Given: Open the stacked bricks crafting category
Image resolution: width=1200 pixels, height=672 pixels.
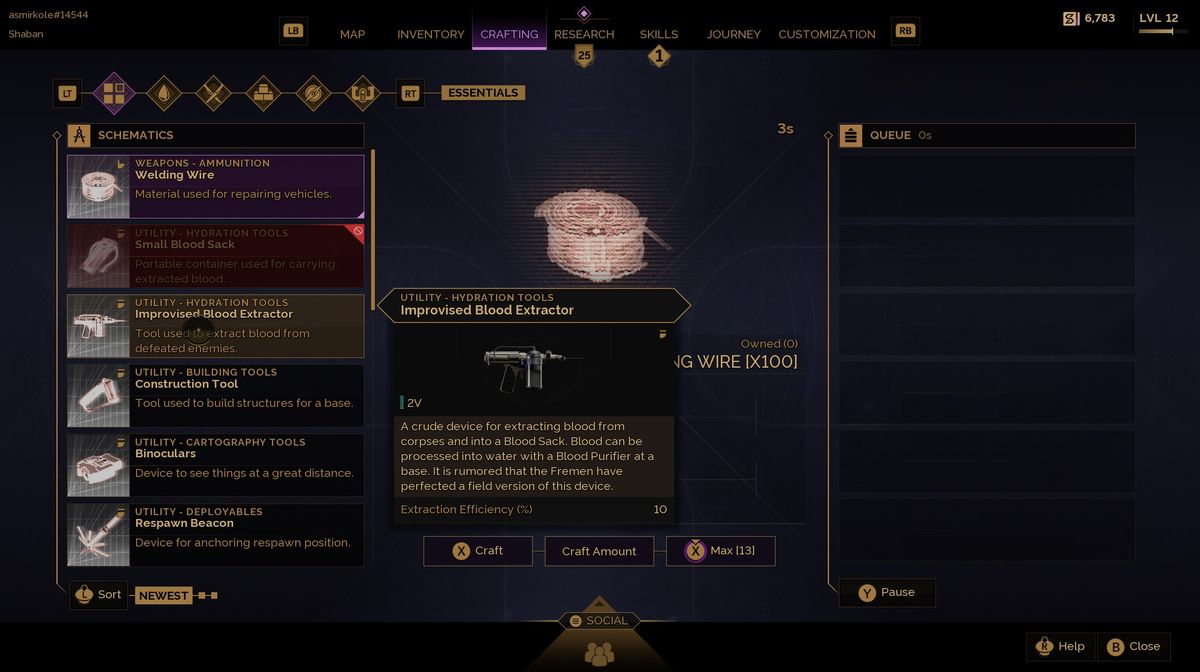Looking at the screenshot, I should click(x=264, y=93).
